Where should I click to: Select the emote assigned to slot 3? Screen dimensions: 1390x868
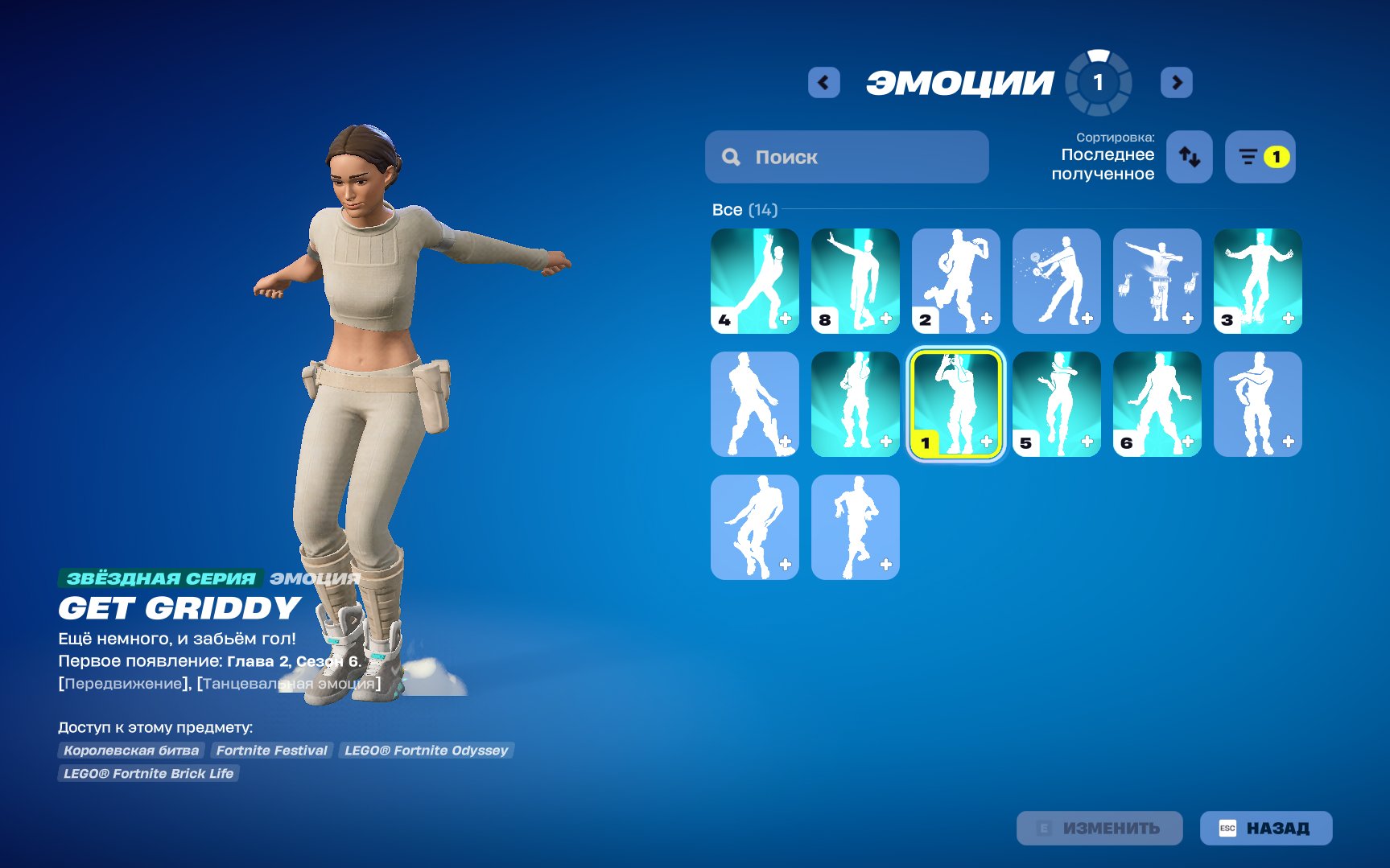1257,281
